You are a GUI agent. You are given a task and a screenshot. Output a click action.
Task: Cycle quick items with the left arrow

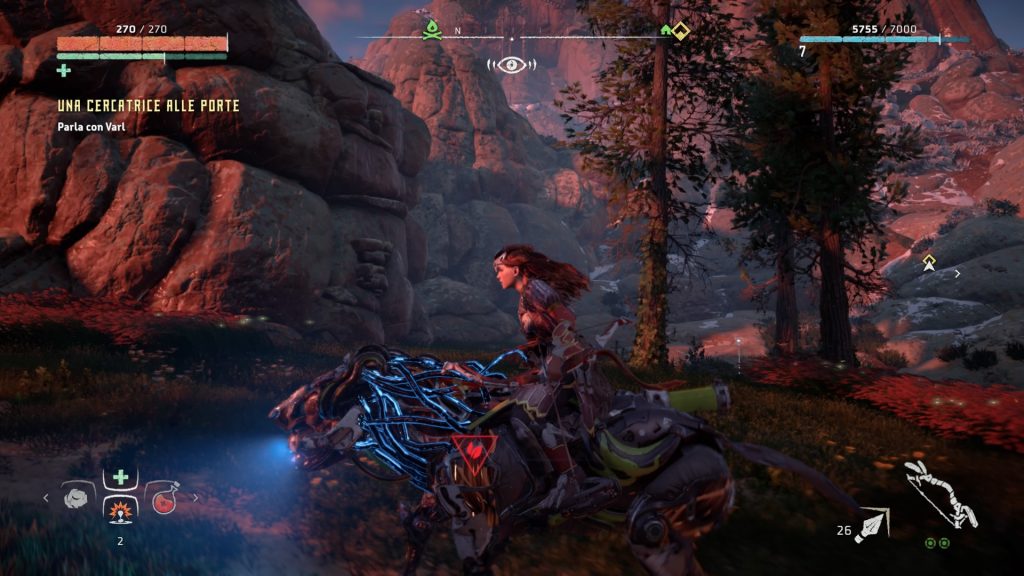point(45,497)
